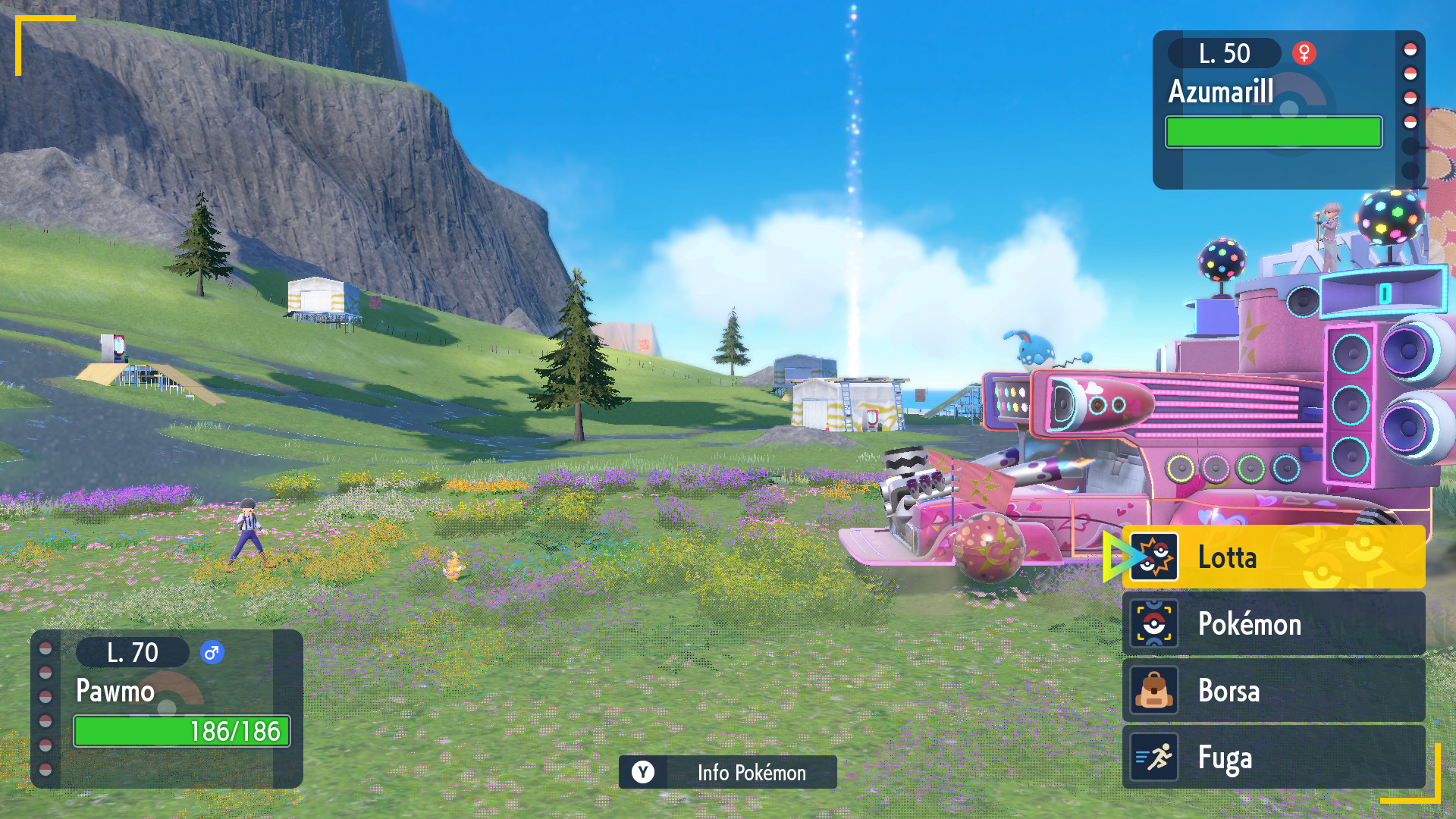Select the Lotta crossed-swords battle icon
The width and height of the screenshot is (1456, 819).
point(1156,557)
